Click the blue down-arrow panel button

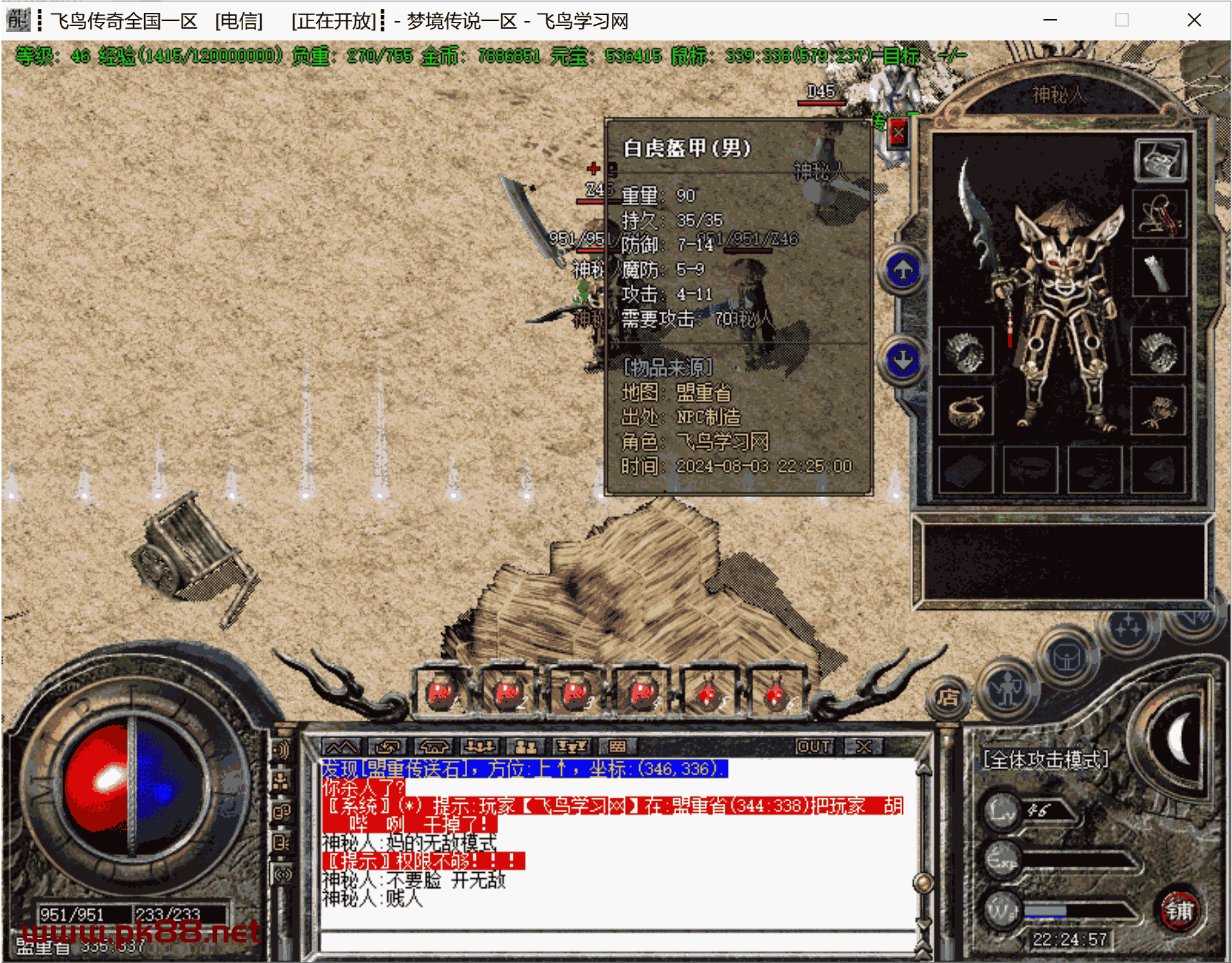pos(903,359)
